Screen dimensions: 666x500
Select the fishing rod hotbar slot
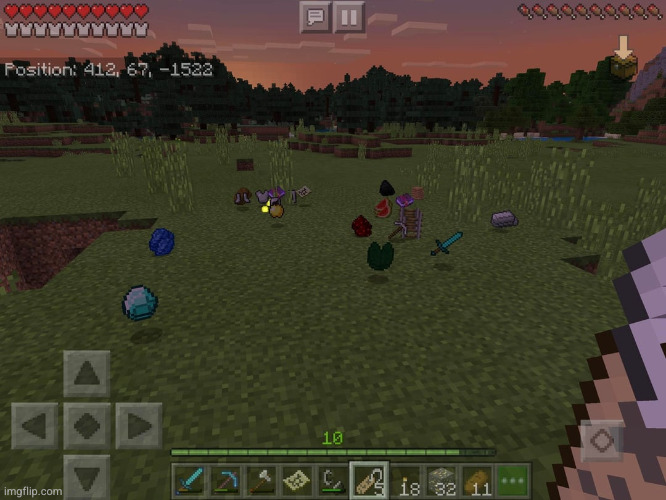pos(334,481)
